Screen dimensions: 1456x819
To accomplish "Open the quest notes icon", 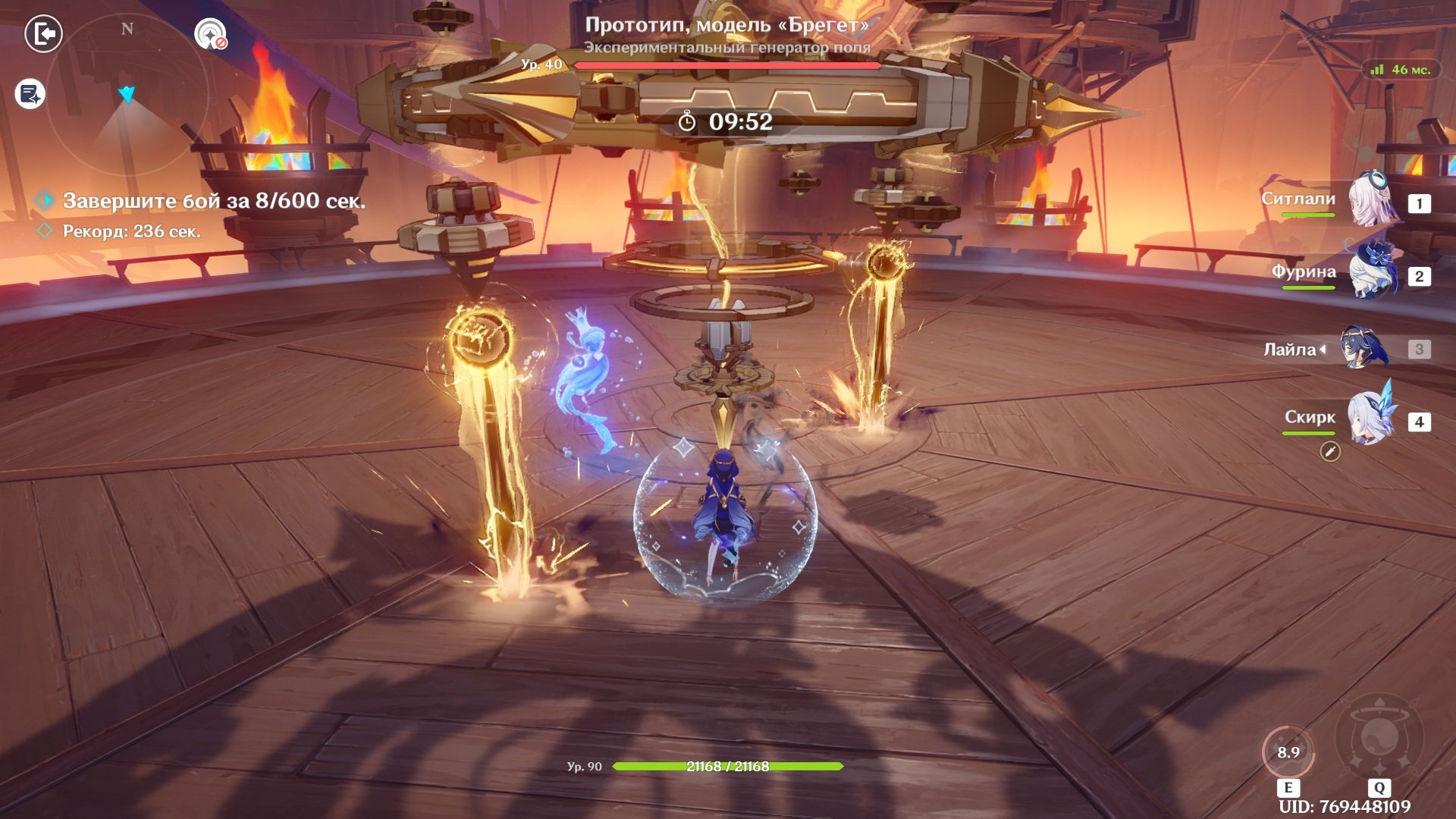I will [x=30, y=94].
